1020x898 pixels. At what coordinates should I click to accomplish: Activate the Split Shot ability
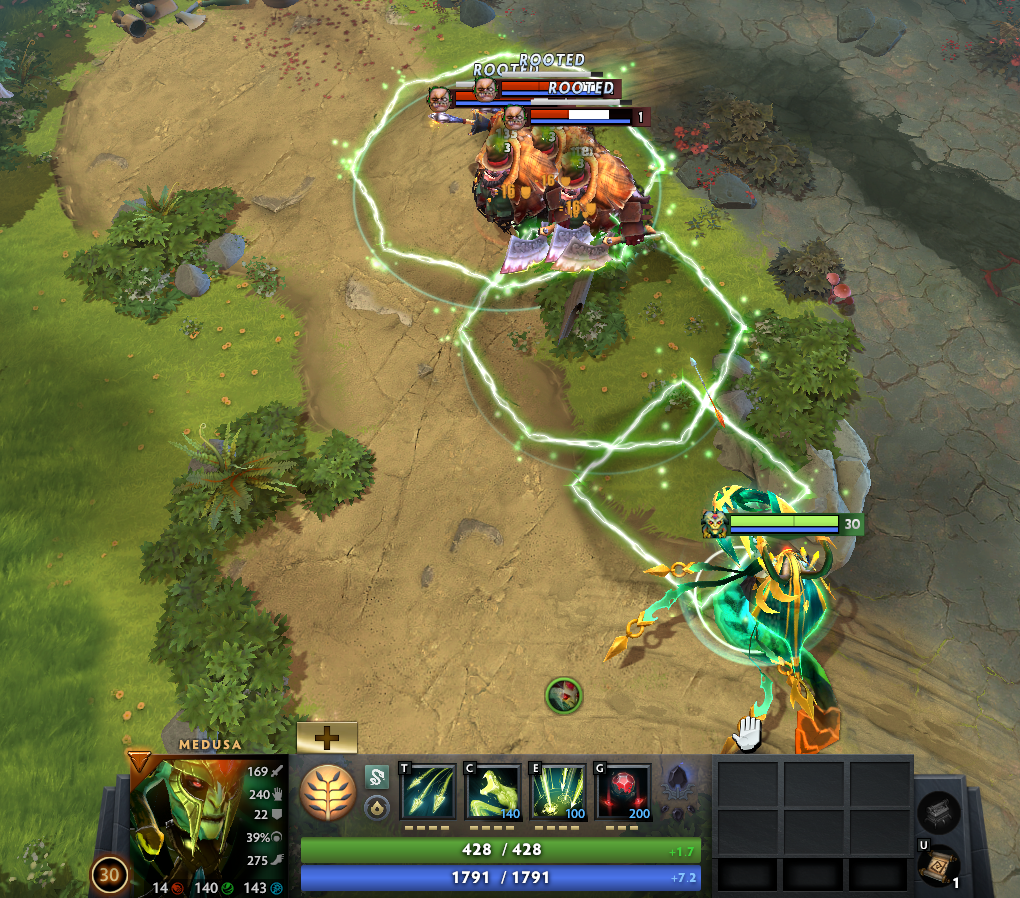coord(427,792)
